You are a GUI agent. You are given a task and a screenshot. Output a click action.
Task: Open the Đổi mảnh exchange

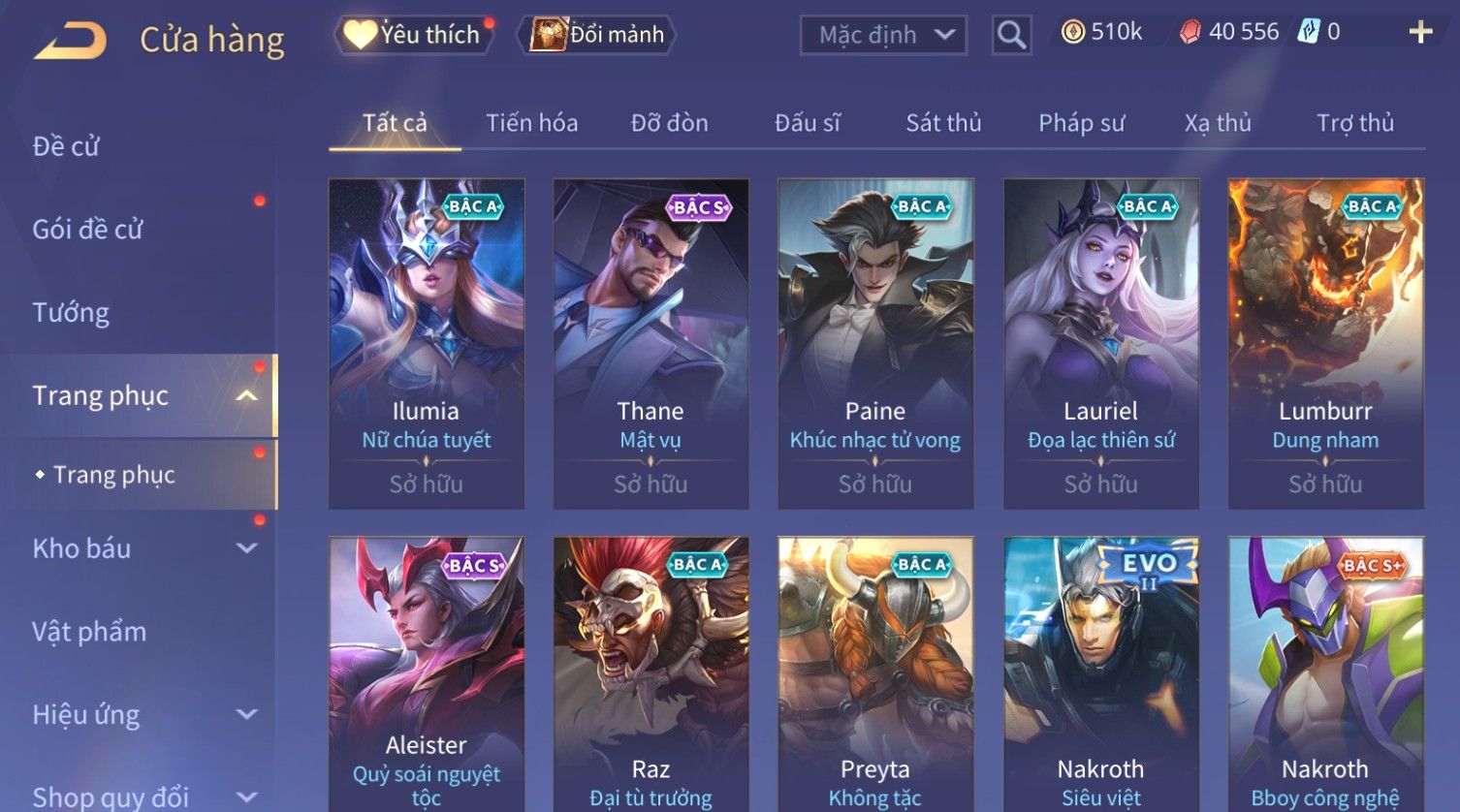[598, 35]
